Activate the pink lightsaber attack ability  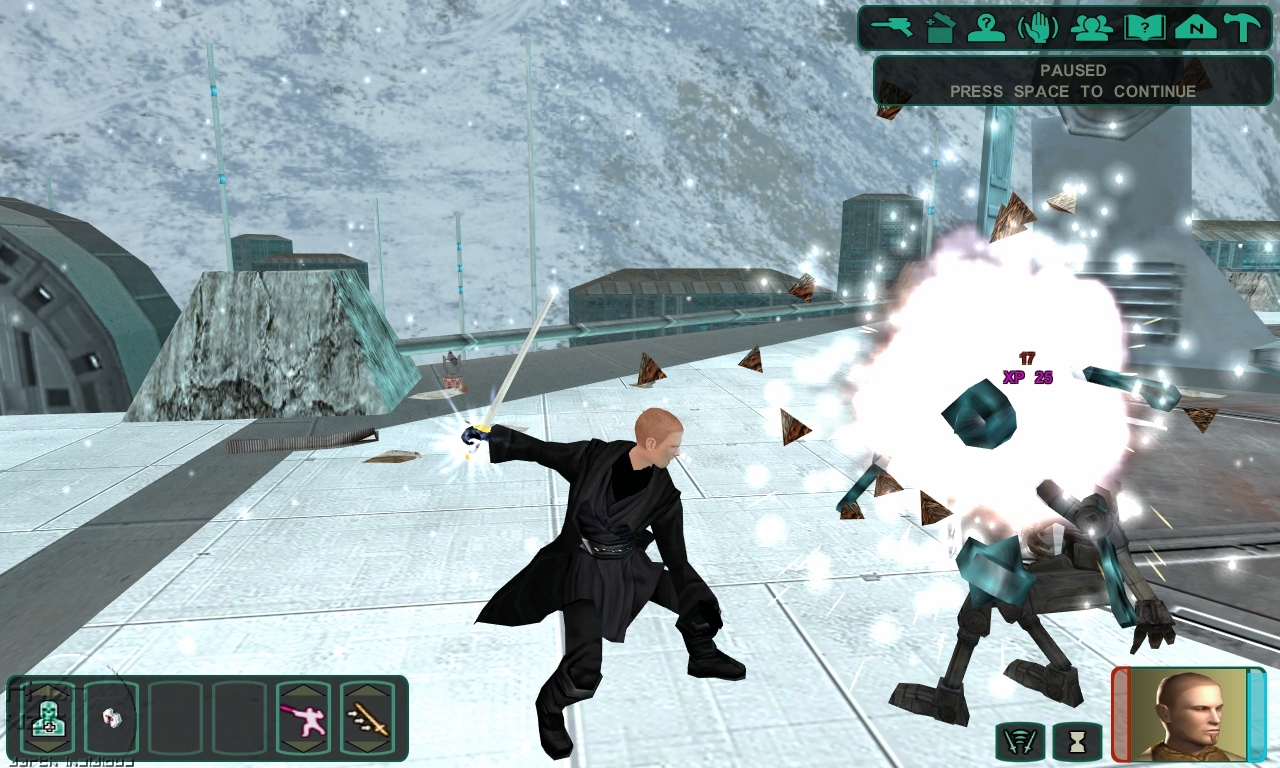pyautogui.click(x=303, y=717)
